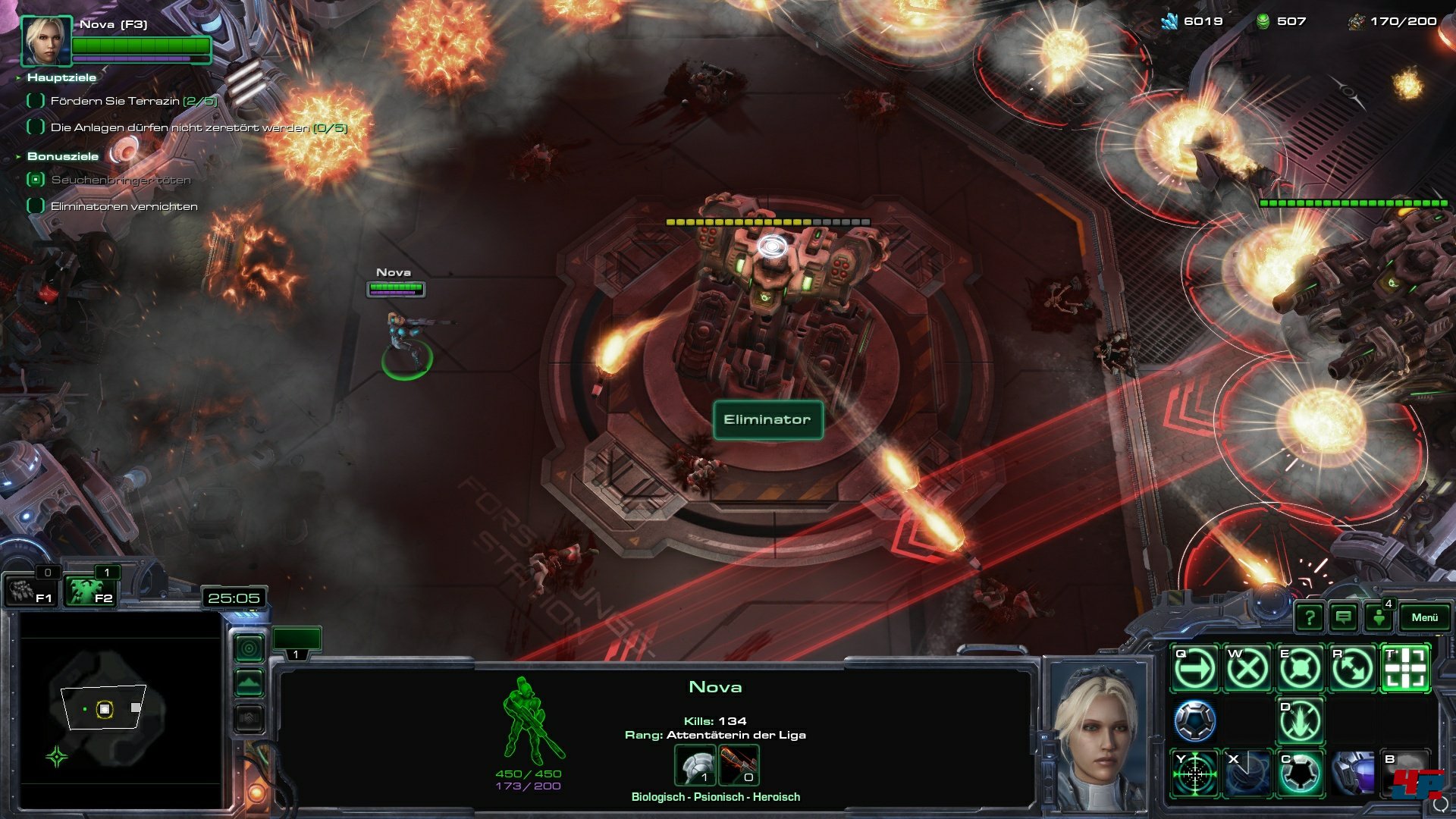1456x819 pixels.
Task: Select the idle workers F1 button
Action: coord(32,591)
